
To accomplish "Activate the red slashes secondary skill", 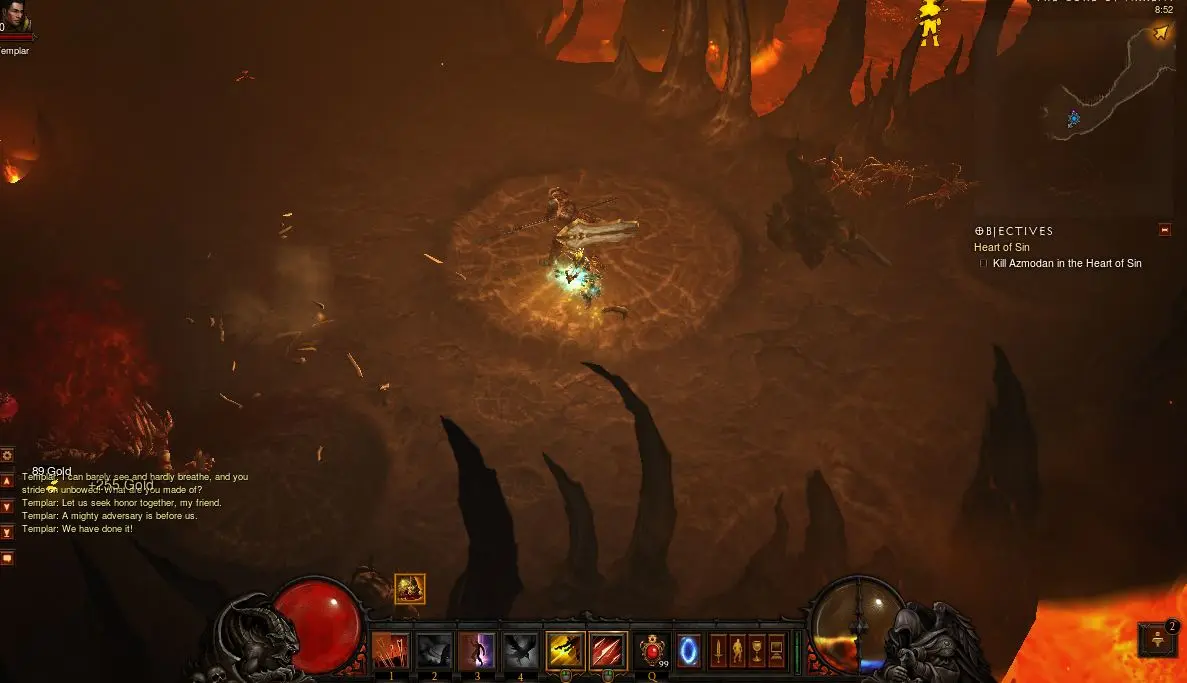I will 608,651.
